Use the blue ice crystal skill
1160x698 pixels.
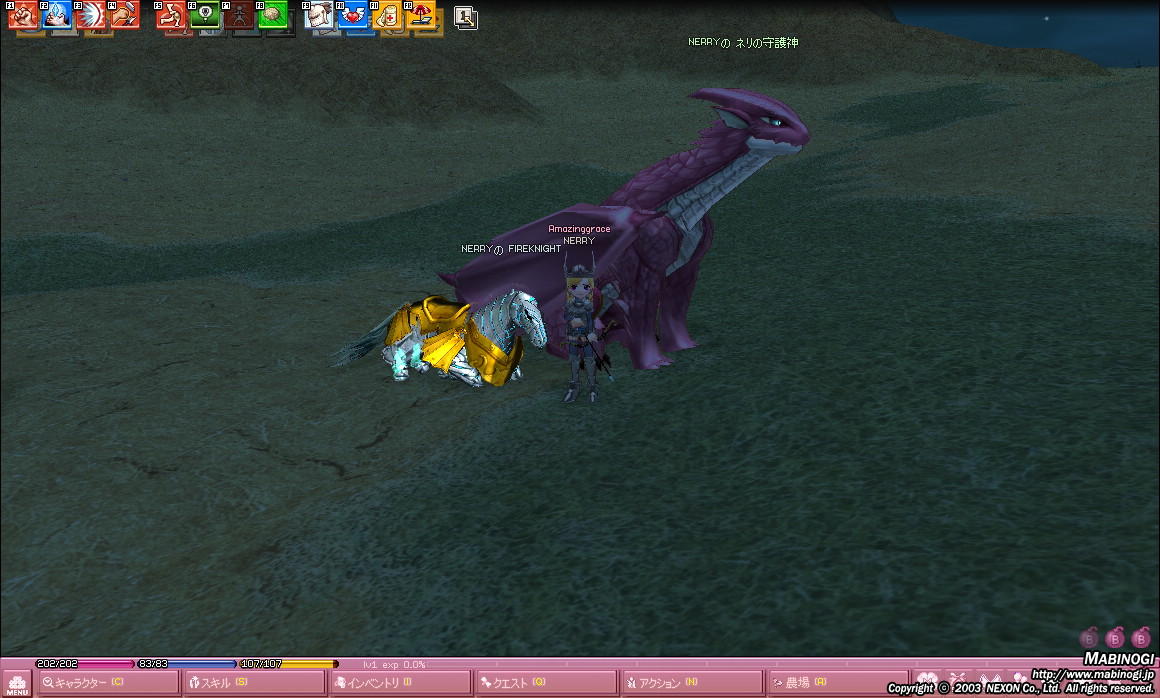[56, 14]
